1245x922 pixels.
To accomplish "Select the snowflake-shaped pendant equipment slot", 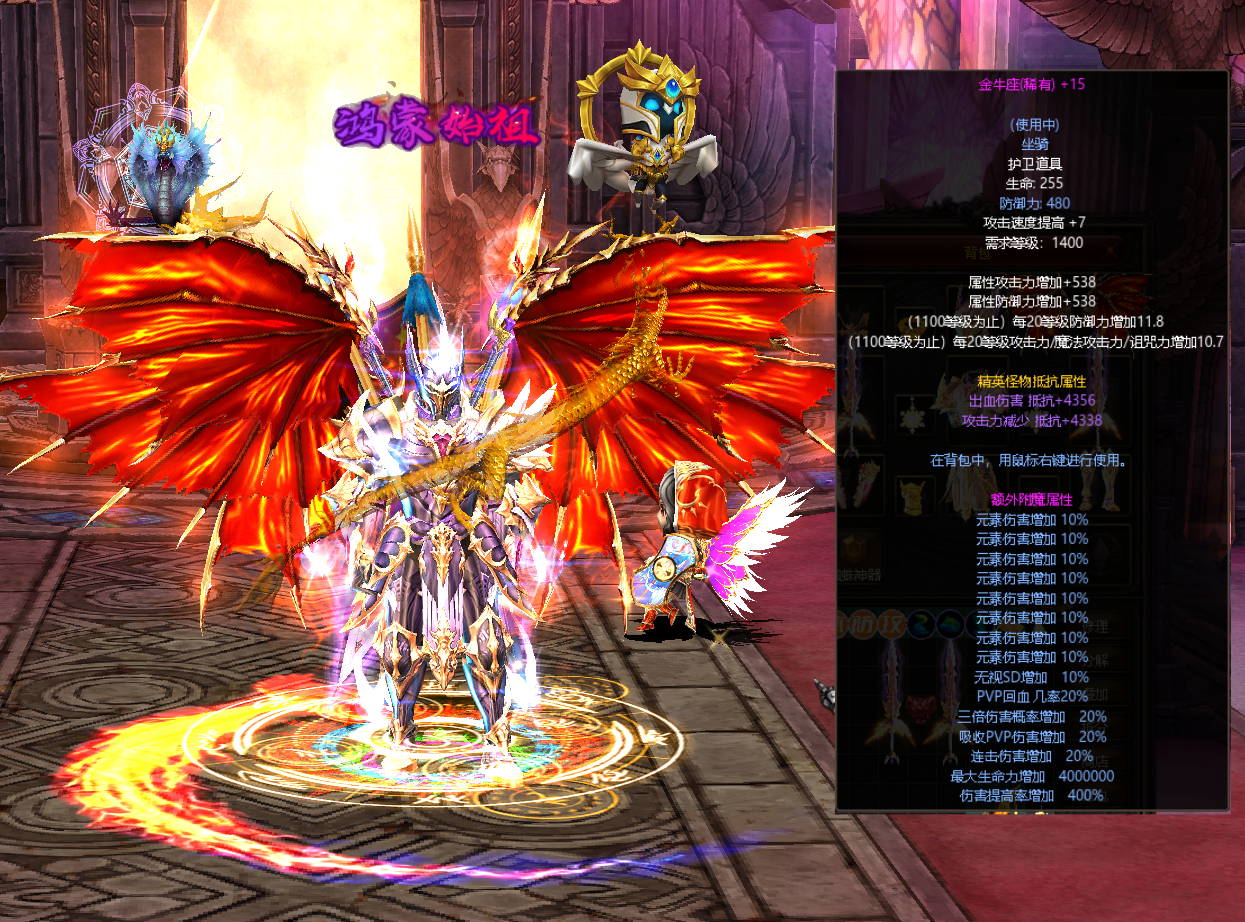I will [914, 415].
